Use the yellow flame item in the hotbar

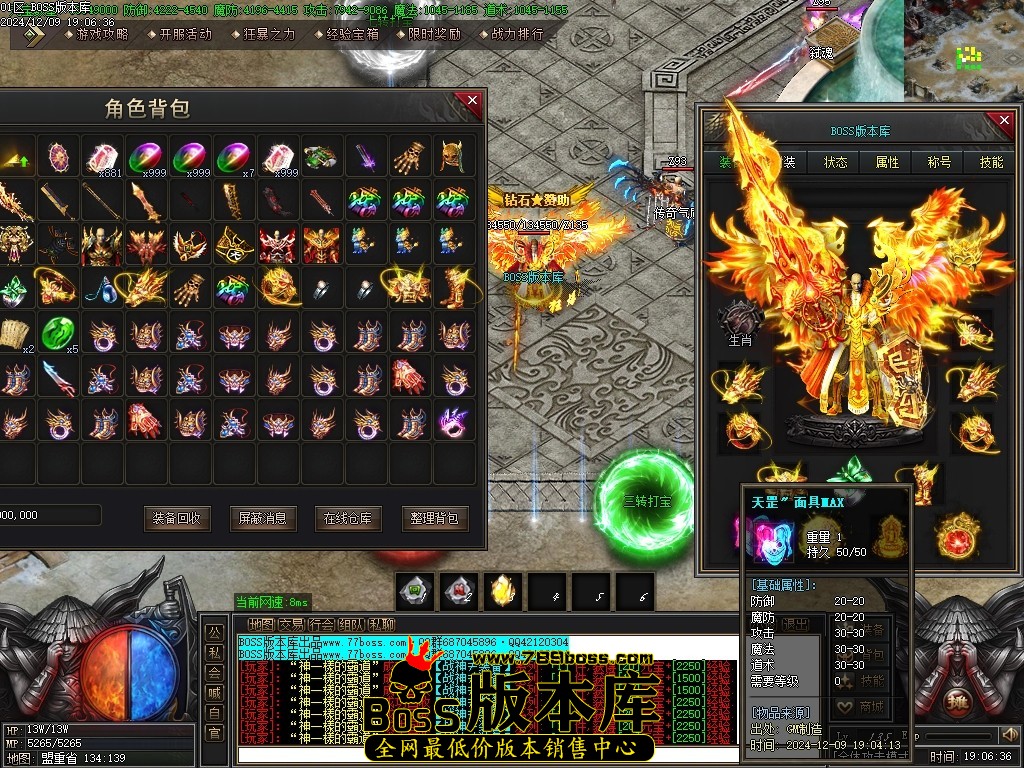click(502, 591)
